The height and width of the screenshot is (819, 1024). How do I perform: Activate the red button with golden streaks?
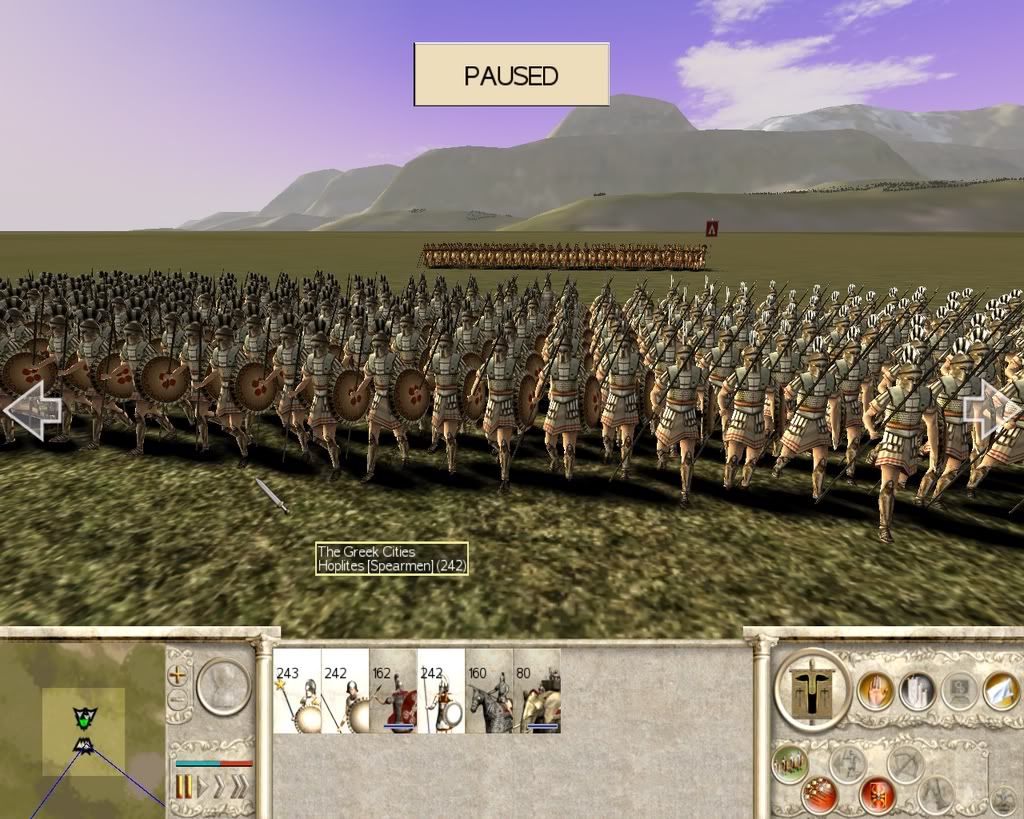(x=818, y=795)
